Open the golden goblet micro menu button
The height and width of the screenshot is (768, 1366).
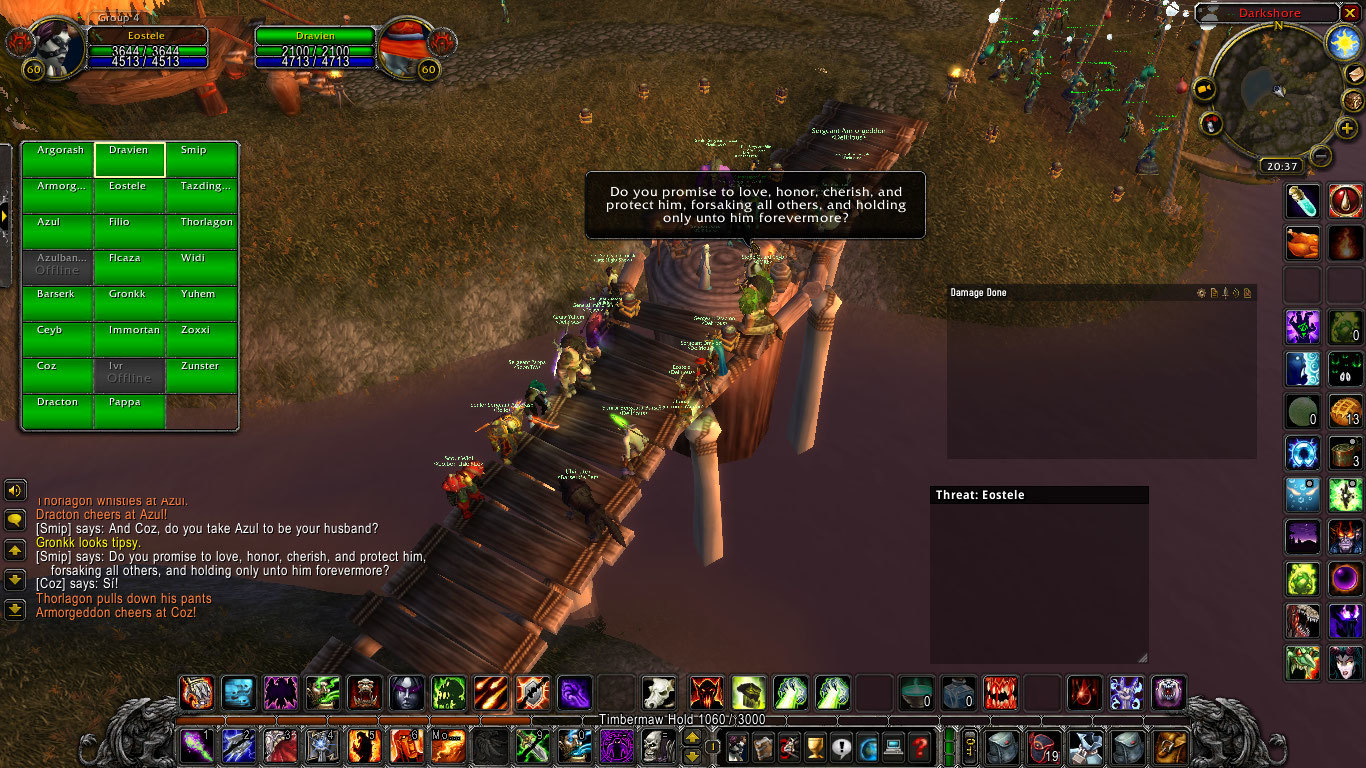coord(815,746)
